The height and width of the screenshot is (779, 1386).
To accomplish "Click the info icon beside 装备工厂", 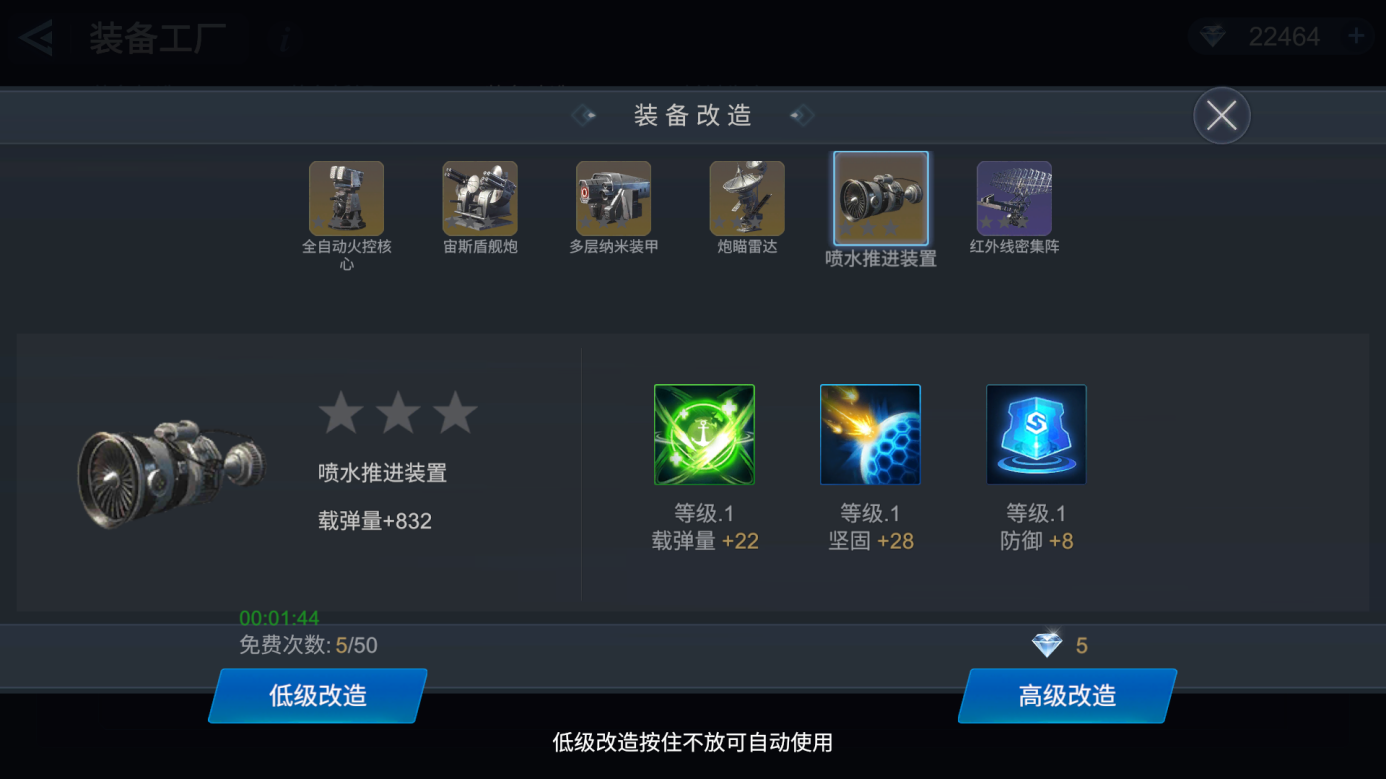I will tap(283, 38).
